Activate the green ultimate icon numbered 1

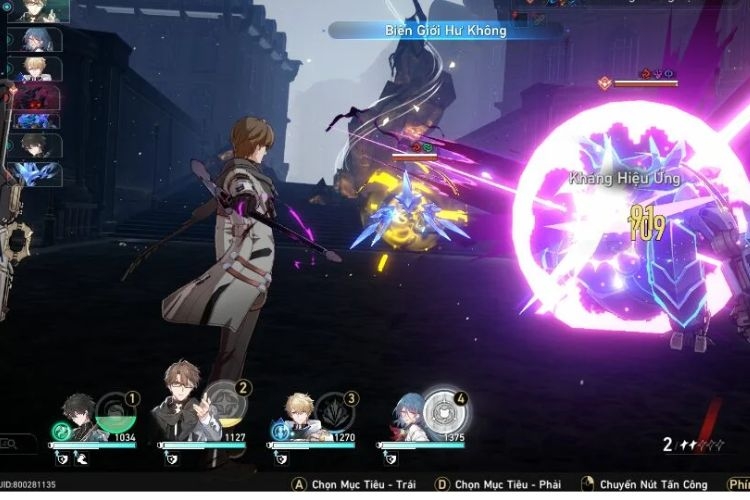tap(115, 415)
